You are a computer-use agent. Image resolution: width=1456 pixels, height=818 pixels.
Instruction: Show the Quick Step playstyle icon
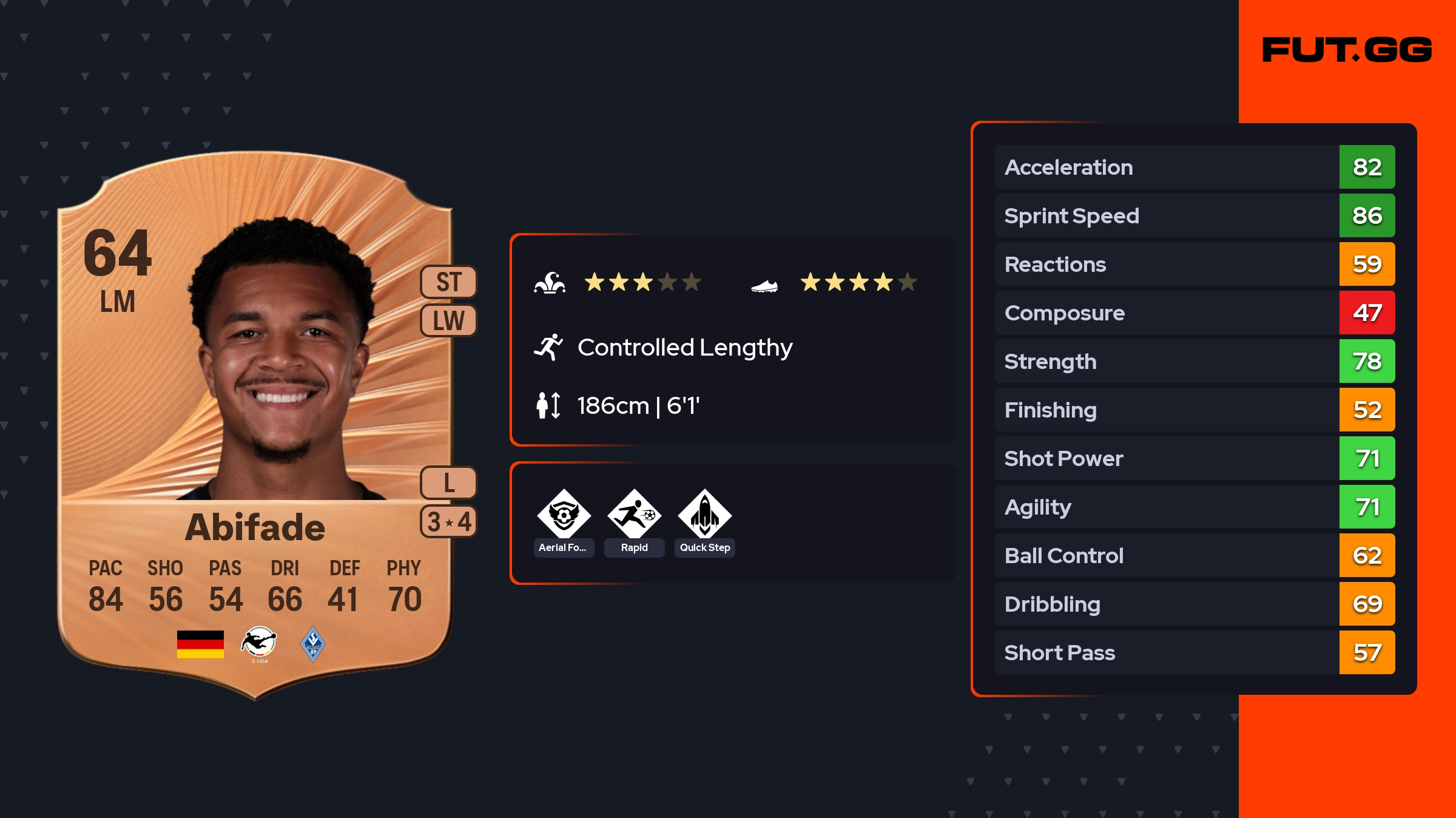pyautogui.click(x=704, y=515)
